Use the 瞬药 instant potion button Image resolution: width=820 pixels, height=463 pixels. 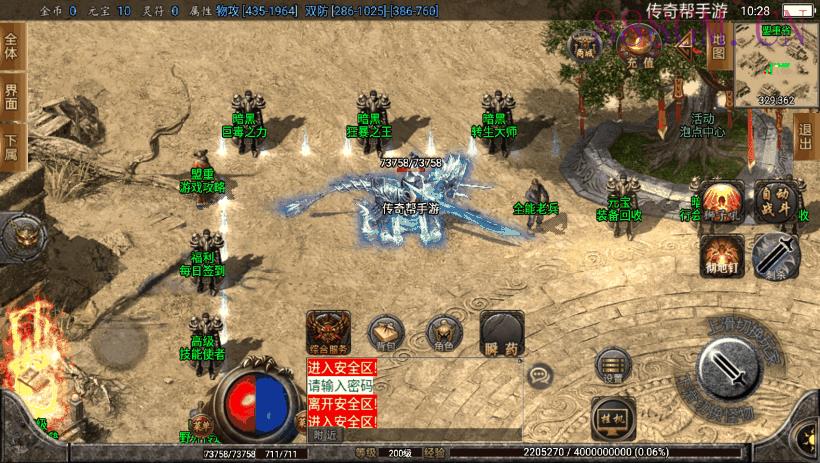pyautogui.click(x=501, y=333)
